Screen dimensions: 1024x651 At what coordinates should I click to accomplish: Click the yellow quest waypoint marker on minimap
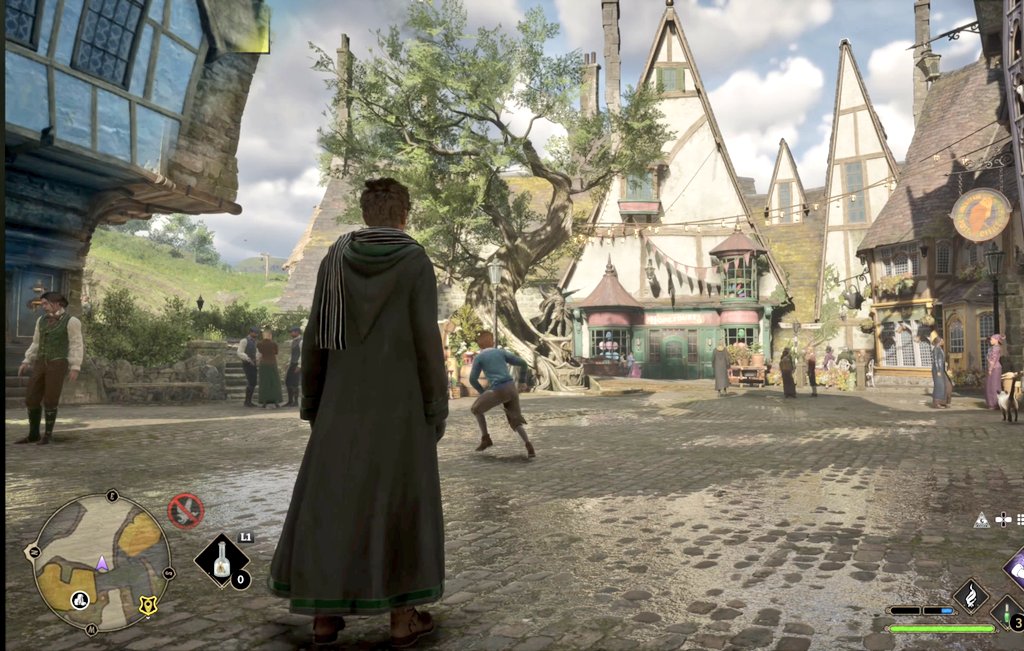(x=148, y=605)
